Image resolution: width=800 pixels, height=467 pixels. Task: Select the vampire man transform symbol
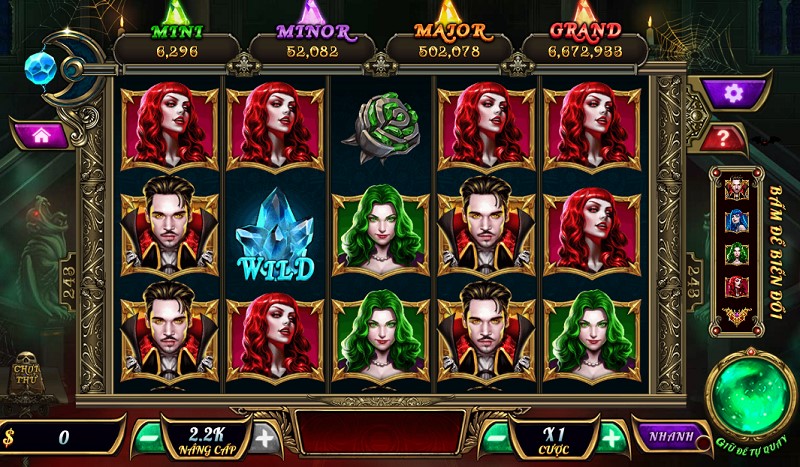click(737, 187)
